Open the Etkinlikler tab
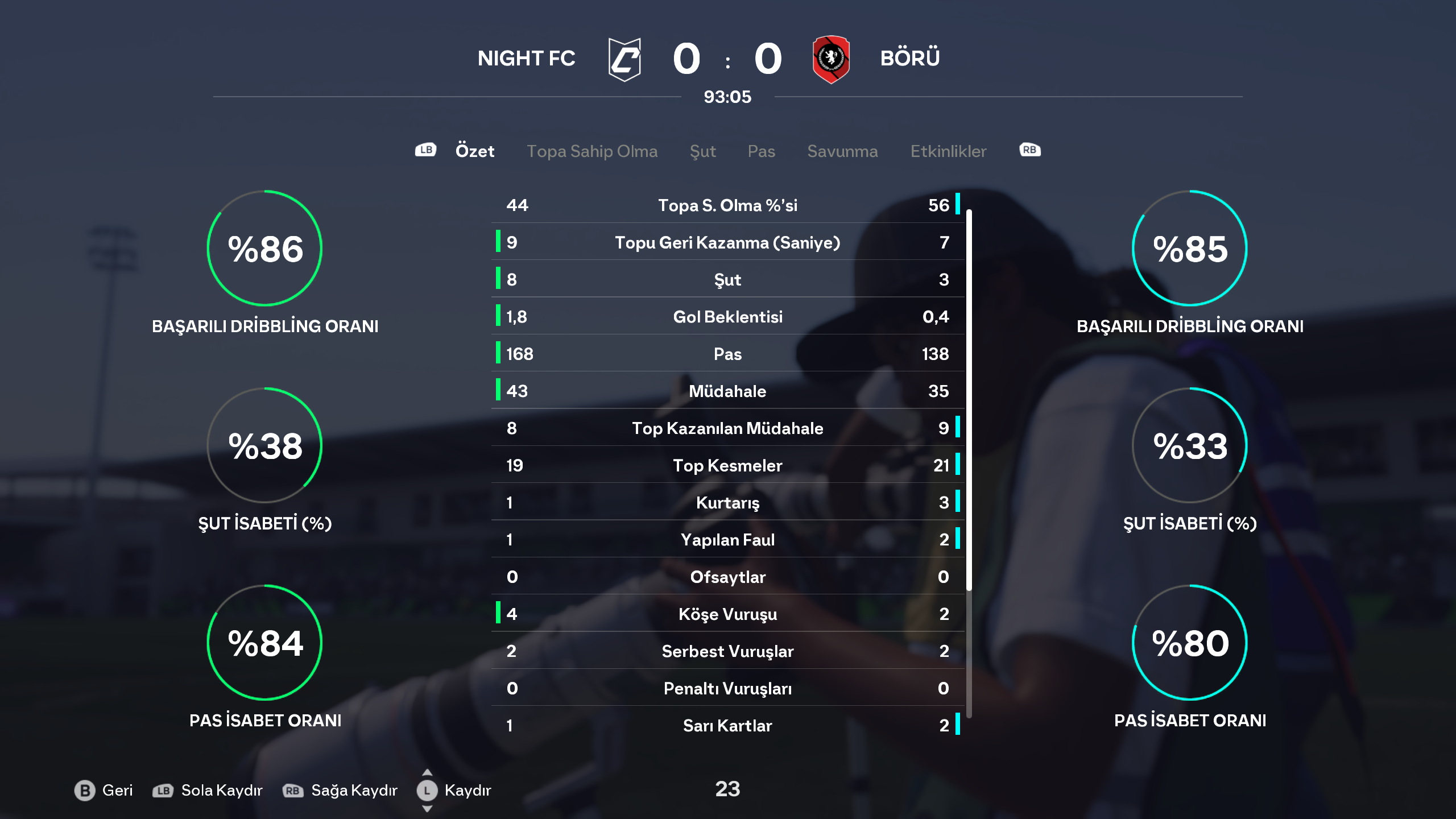Viewport: 1456px width, 819px height. [x=948, y=151]
